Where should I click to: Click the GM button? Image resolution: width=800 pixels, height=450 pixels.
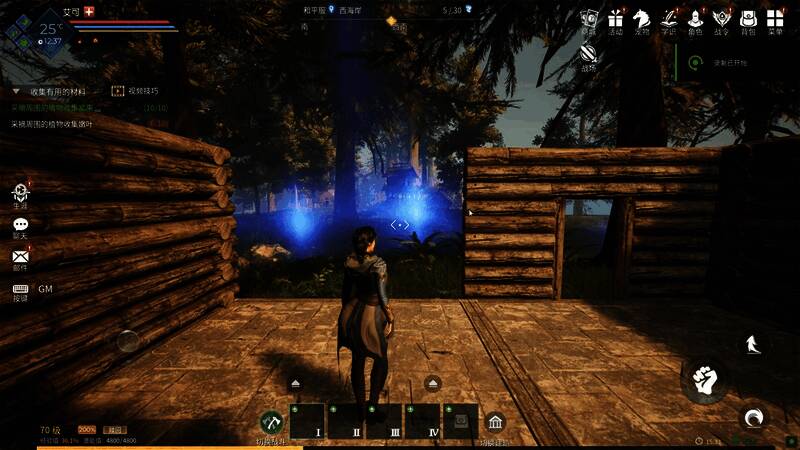click(x=45, y=289)
